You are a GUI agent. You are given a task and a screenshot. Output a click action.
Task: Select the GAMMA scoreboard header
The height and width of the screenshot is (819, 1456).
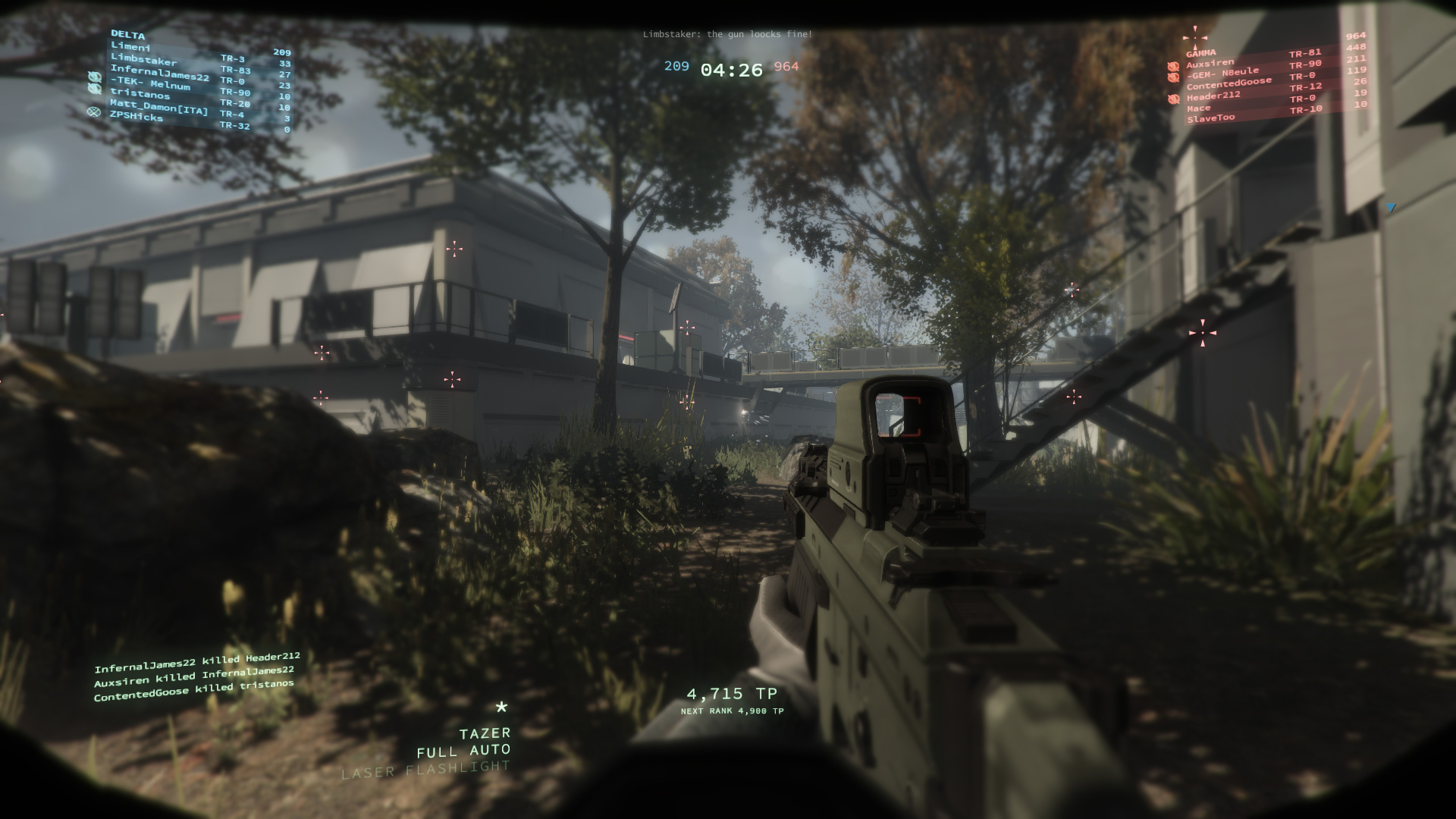pos(1203,54)
